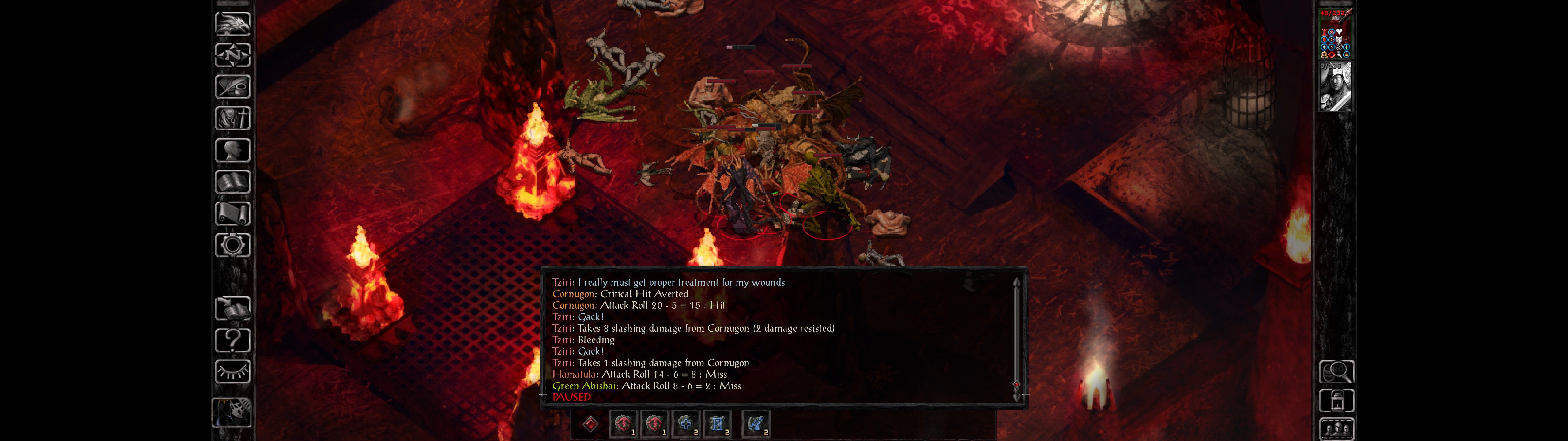Screen dimensions: 1568x441
Task: Click the dragon emblem return-to-game button
Action: pos(232,24)
